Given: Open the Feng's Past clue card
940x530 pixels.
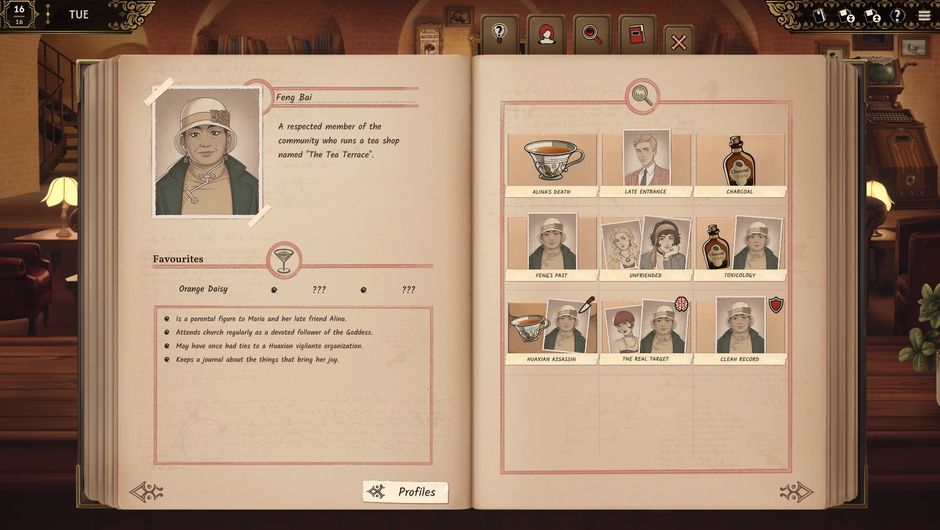Looking at the screenshot, I should 551,247.
